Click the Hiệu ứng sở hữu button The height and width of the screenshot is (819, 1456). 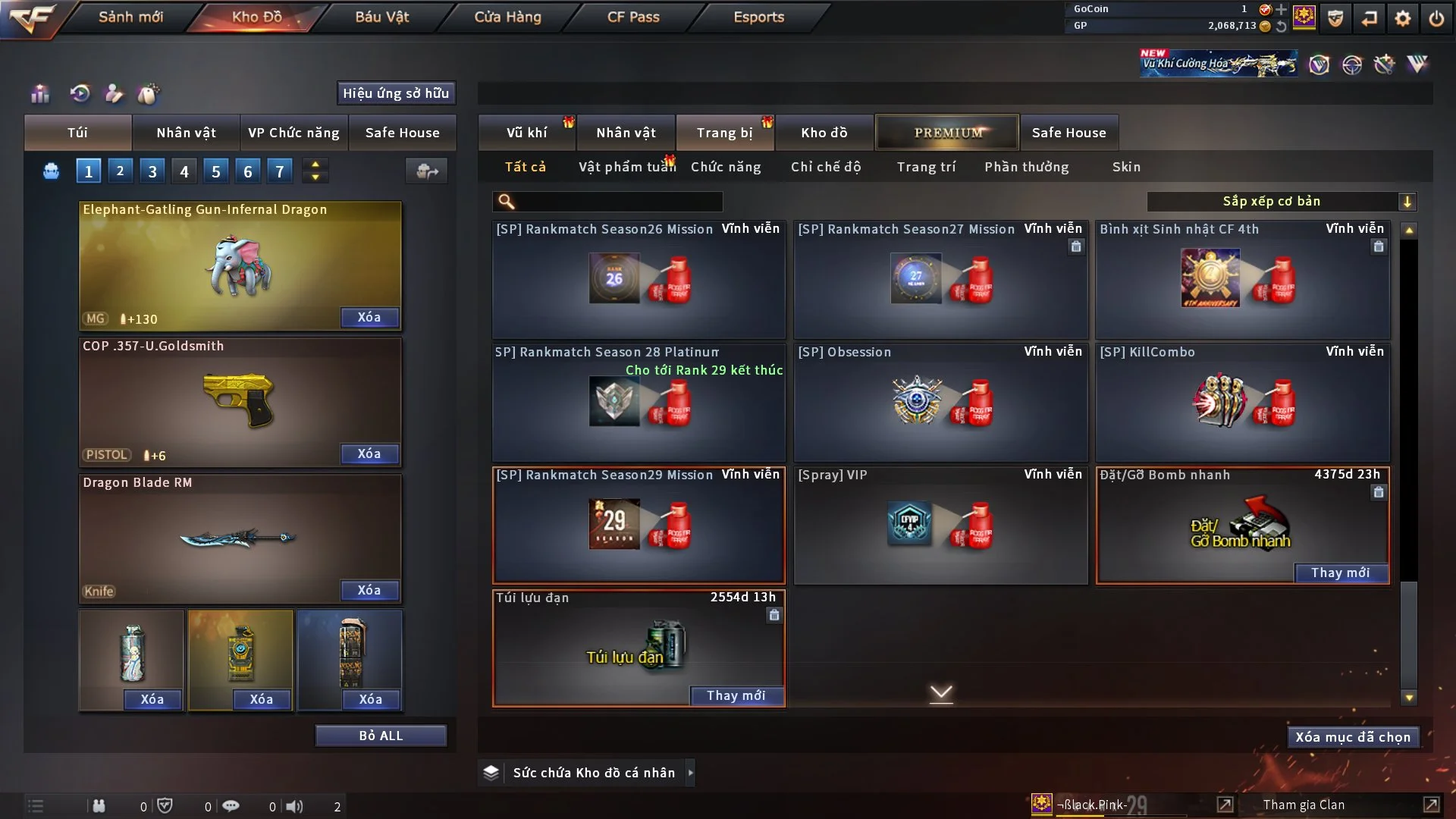pyautogui.click(x=396, y=93)
